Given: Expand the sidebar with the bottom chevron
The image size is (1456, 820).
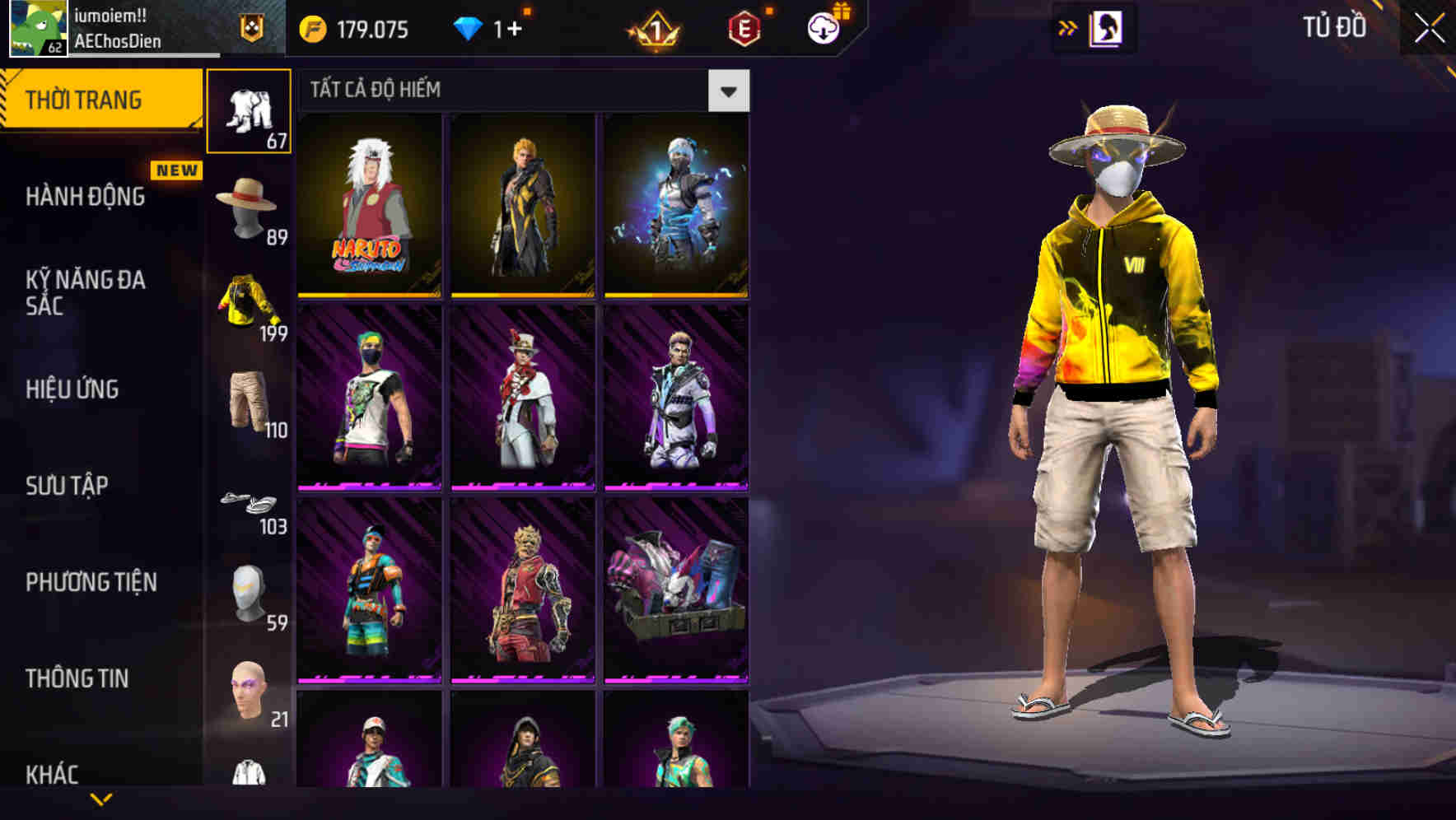Looking at the screenshot, I should point(101,797).
